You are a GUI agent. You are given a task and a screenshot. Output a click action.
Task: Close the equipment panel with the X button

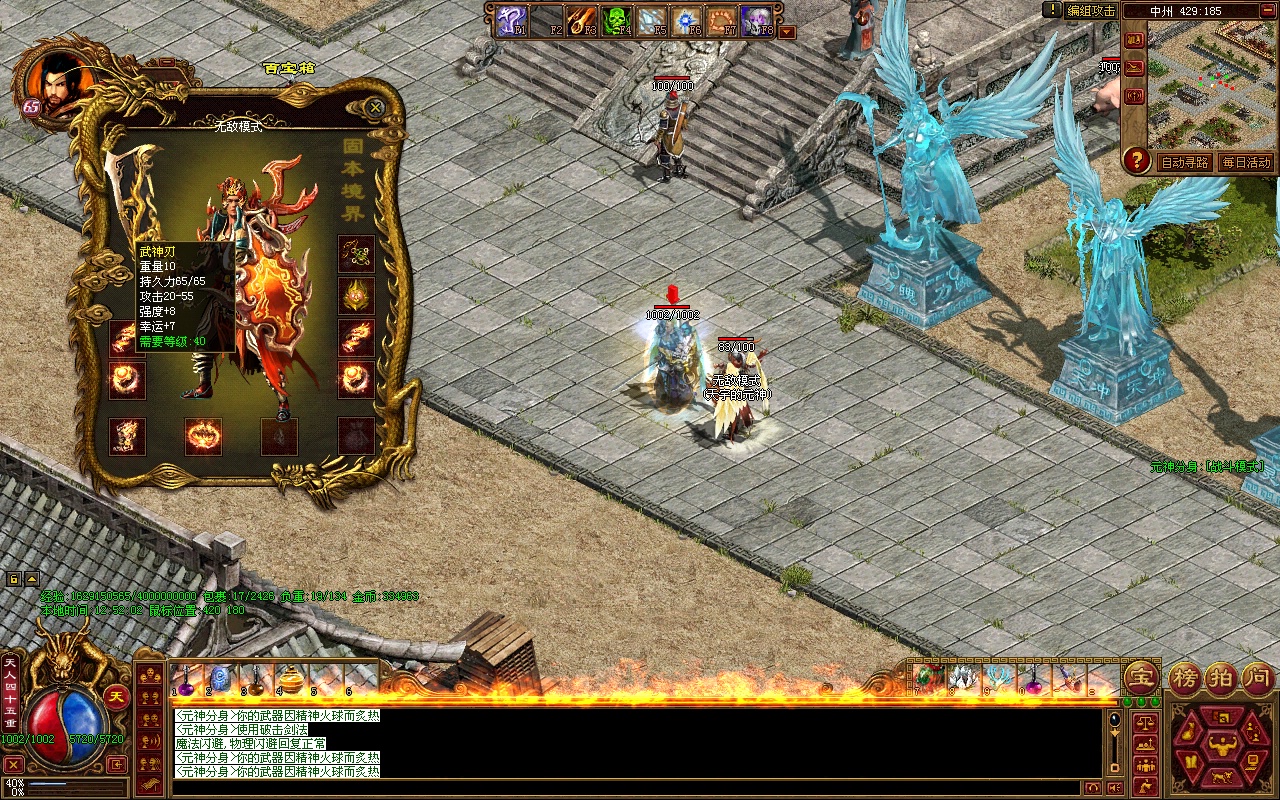point(375,107)
